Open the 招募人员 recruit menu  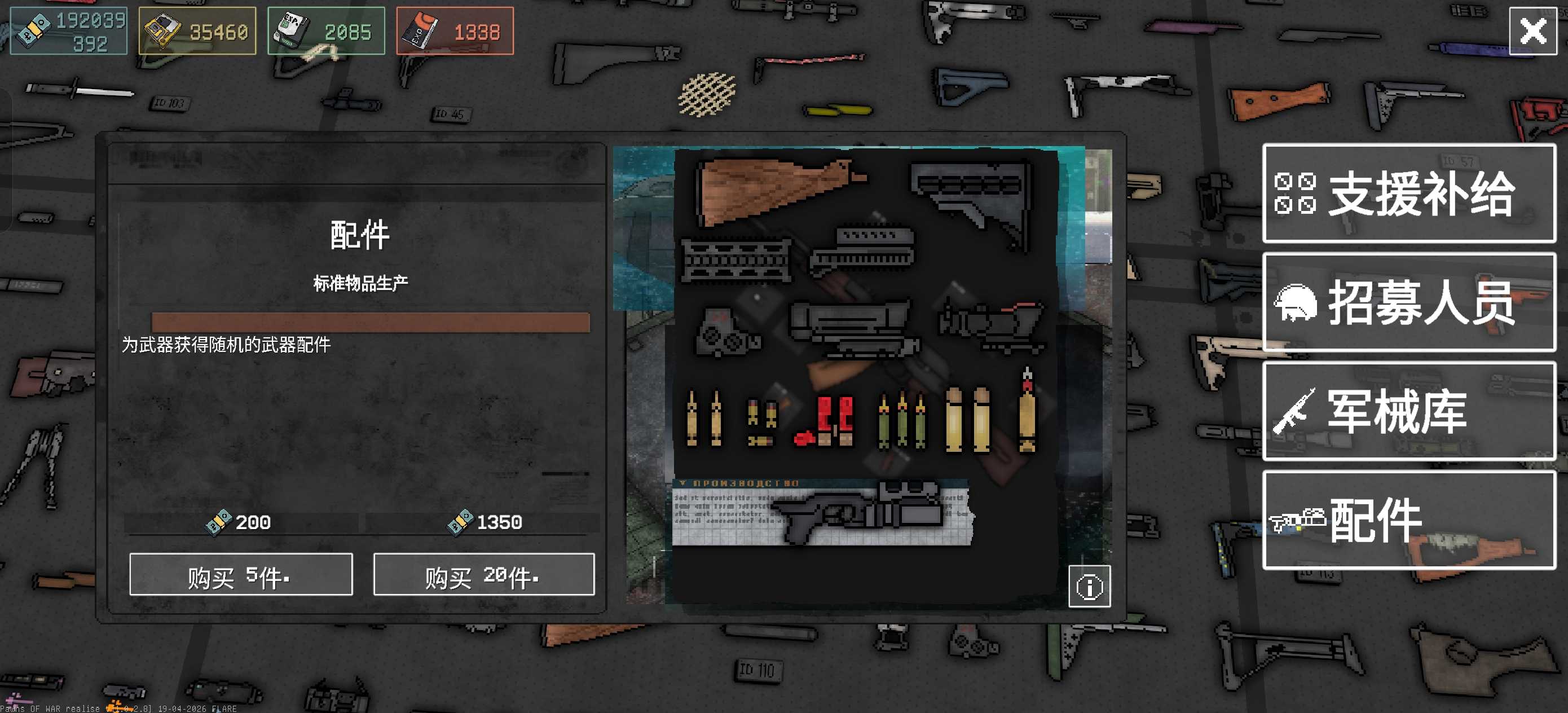[1408, 302]
